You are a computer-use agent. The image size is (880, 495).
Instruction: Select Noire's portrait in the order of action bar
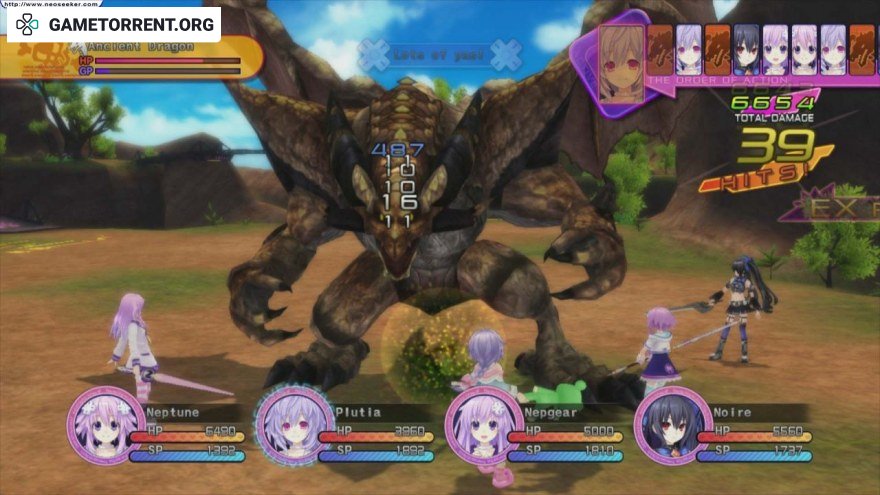[747, 49]
